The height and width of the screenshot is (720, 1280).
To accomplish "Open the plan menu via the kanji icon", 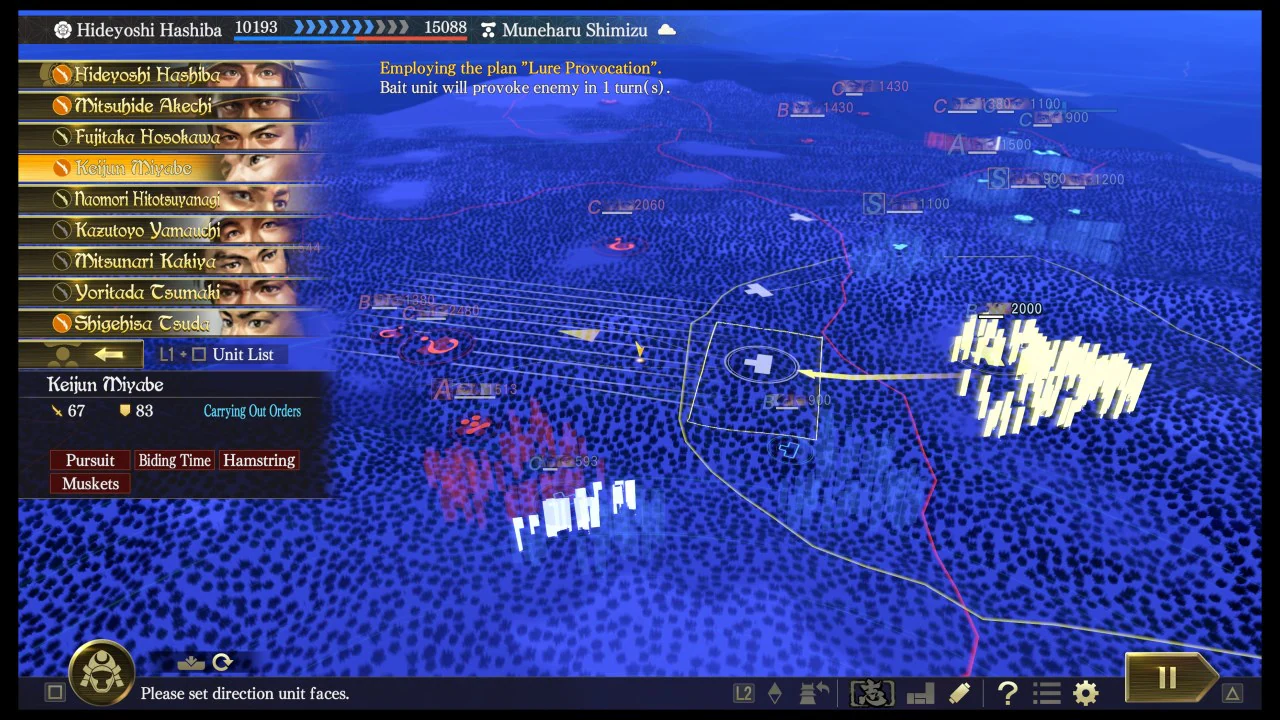I will (x=871, y=692).
